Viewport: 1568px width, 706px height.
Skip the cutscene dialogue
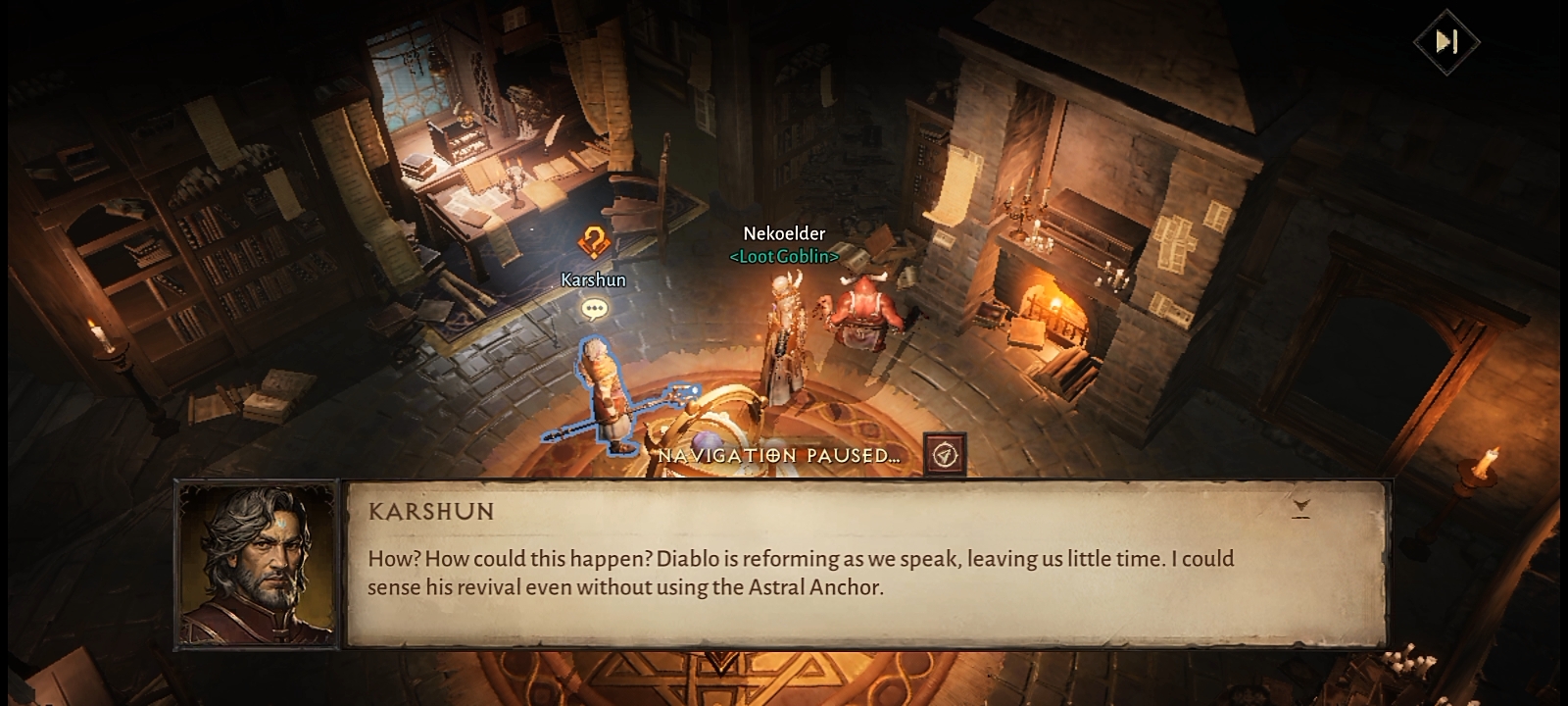pyautogui.click(x=1446, y=41)
